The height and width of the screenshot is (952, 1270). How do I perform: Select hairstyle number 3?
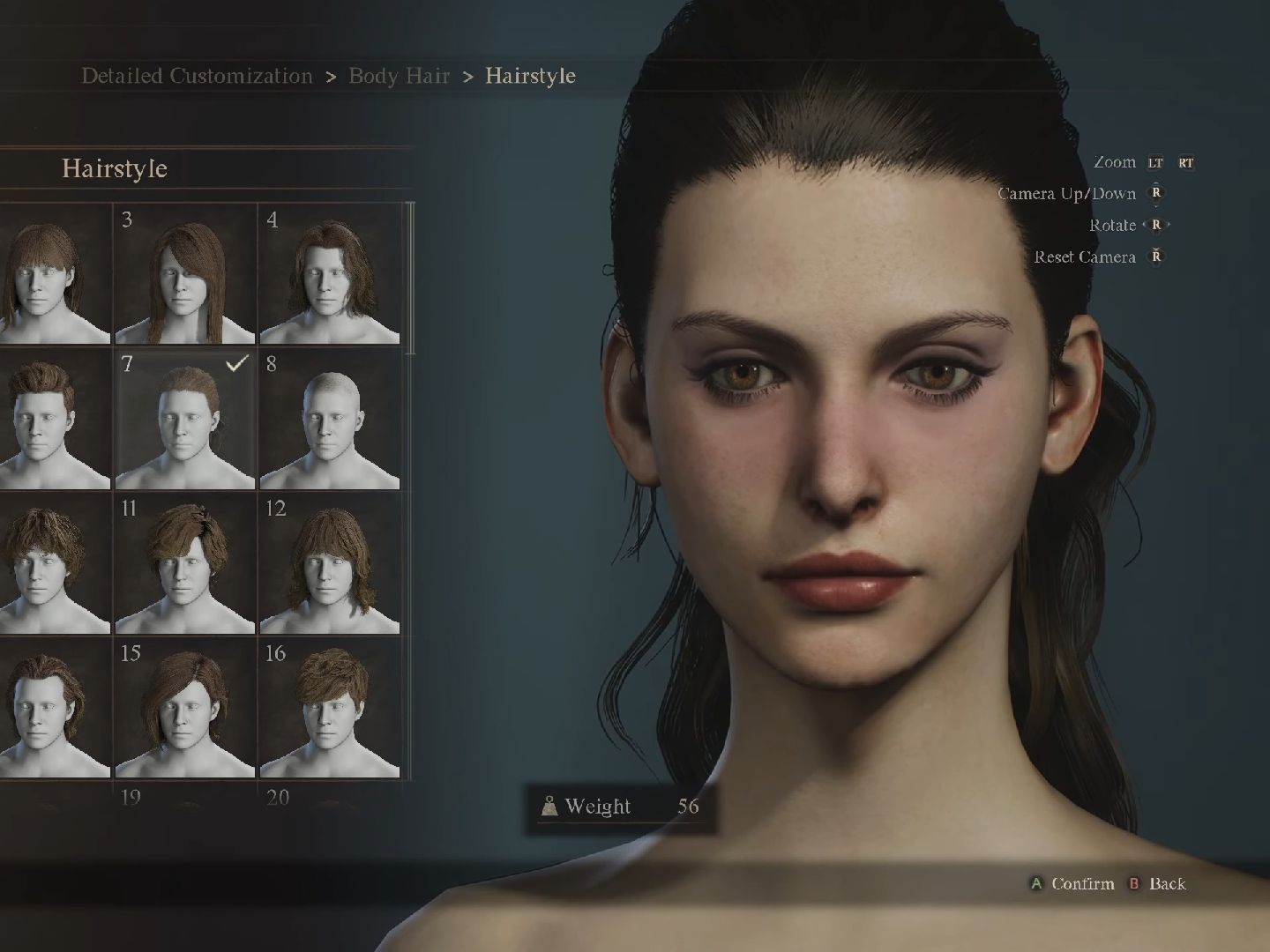pos(185,275)
